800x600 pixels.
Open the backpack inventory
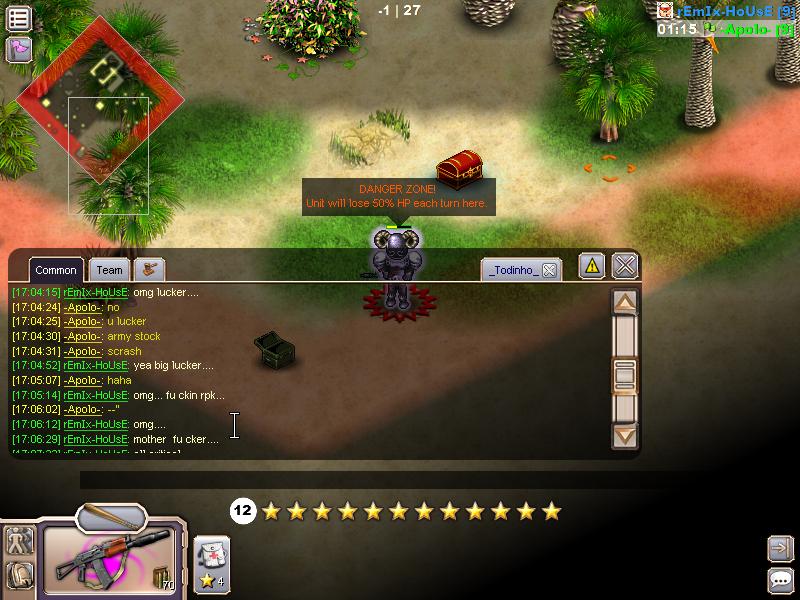tap(19, 574)
